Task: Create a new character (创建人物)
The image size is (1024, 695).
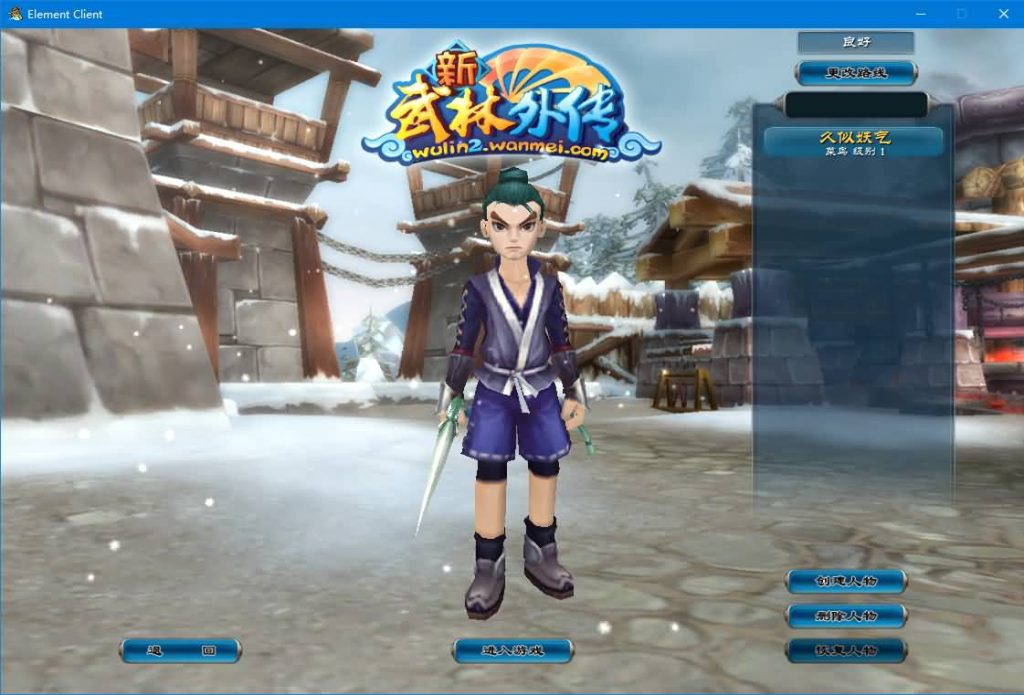Action: pyautogui.click(x=846, y=581)
